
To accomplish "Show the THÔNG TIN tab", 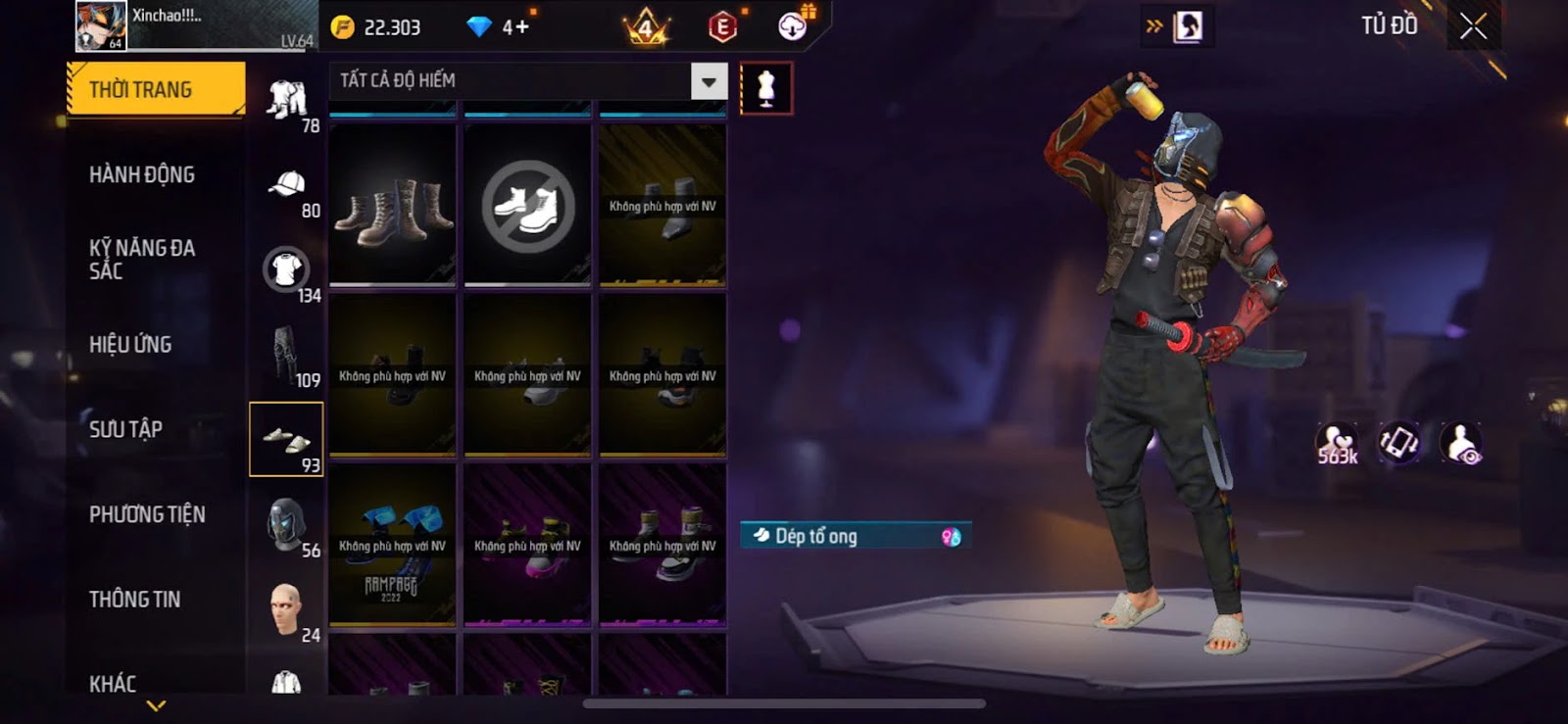I will pyautogui.click(x=134, y=599).
